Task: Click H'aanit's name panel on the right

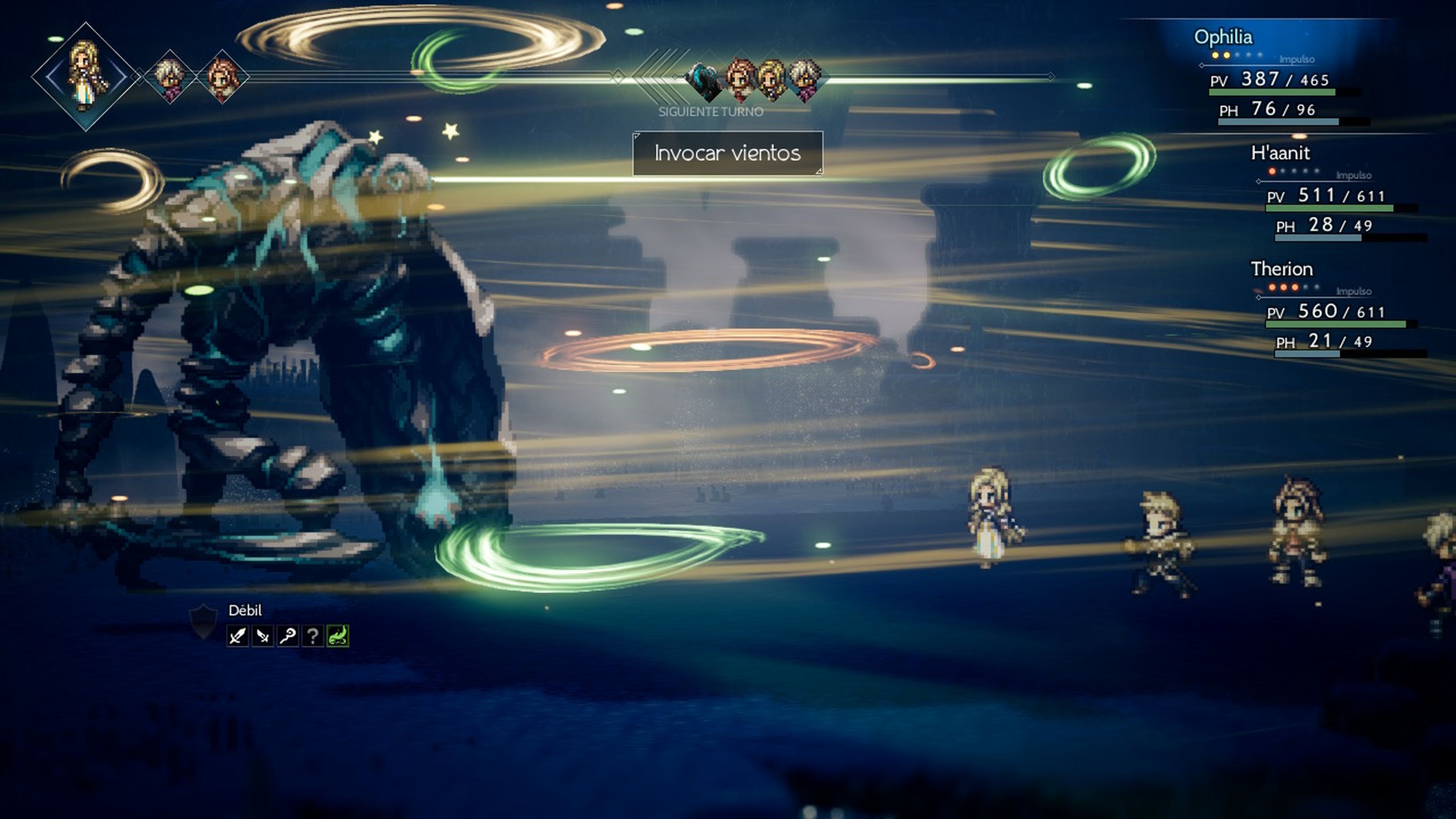Action: coord(1281,152)
